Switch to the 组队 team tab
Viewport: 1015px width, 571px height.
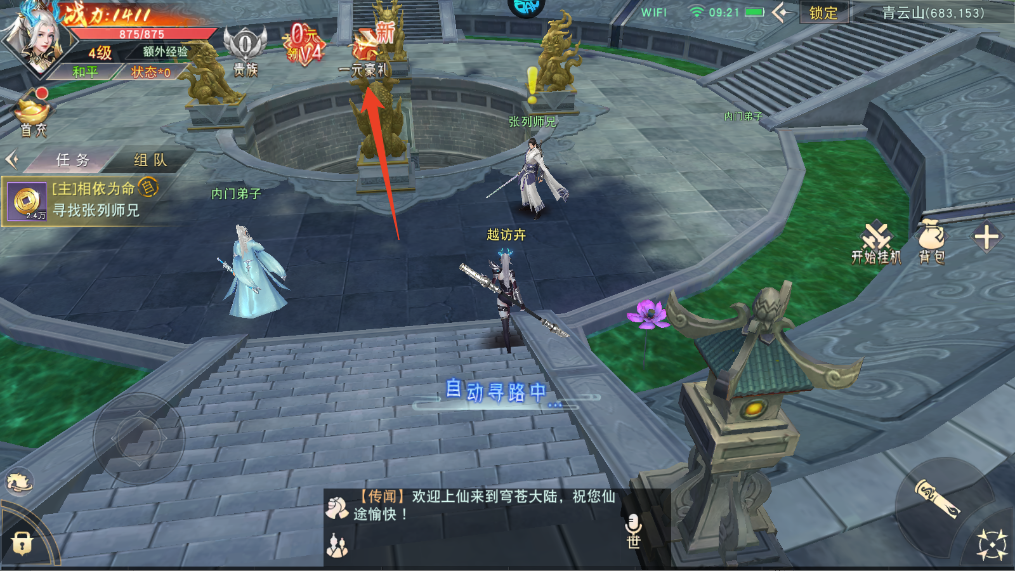[x=151, y=160]
